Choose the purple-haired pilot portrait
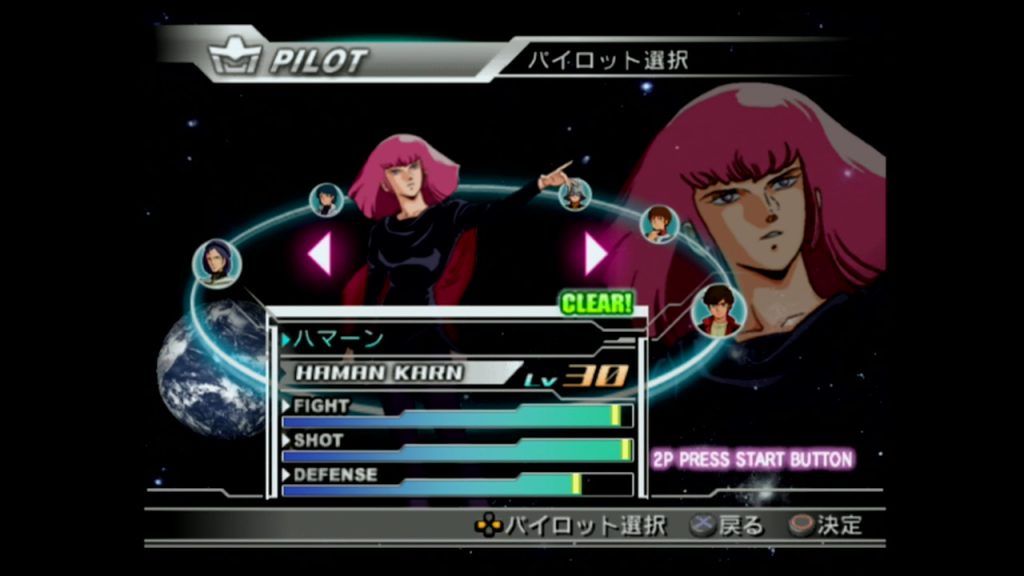 point(217,263)
